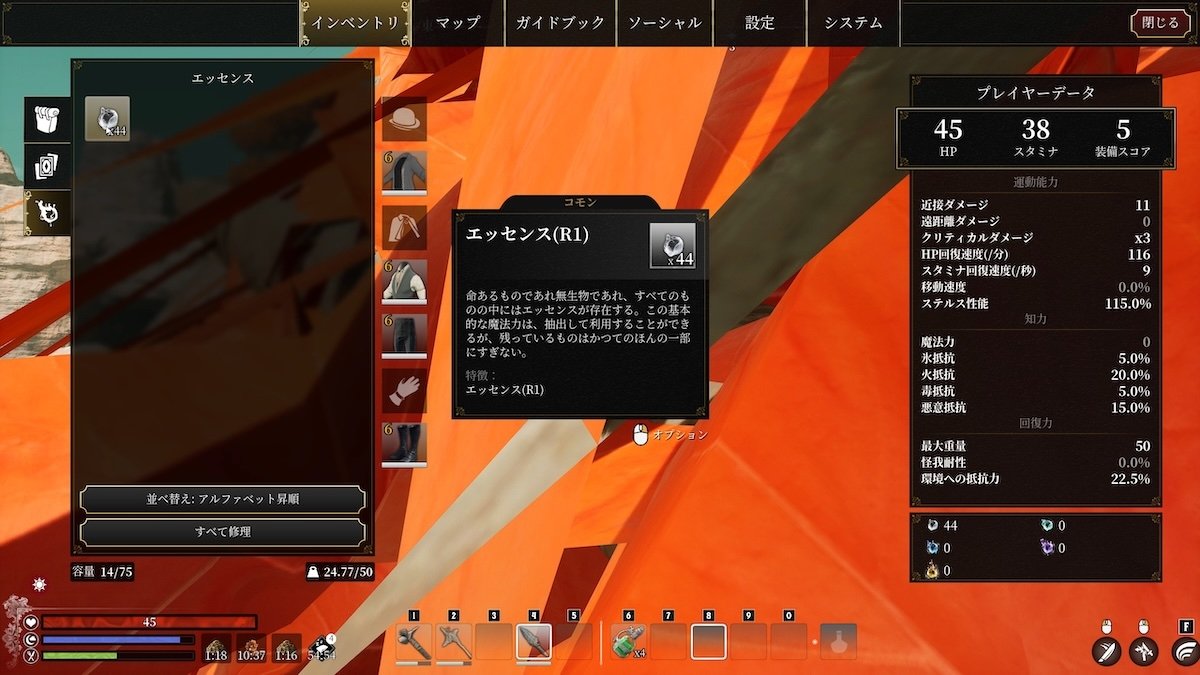Select the dark coat equipment slot

coord(404,172)
